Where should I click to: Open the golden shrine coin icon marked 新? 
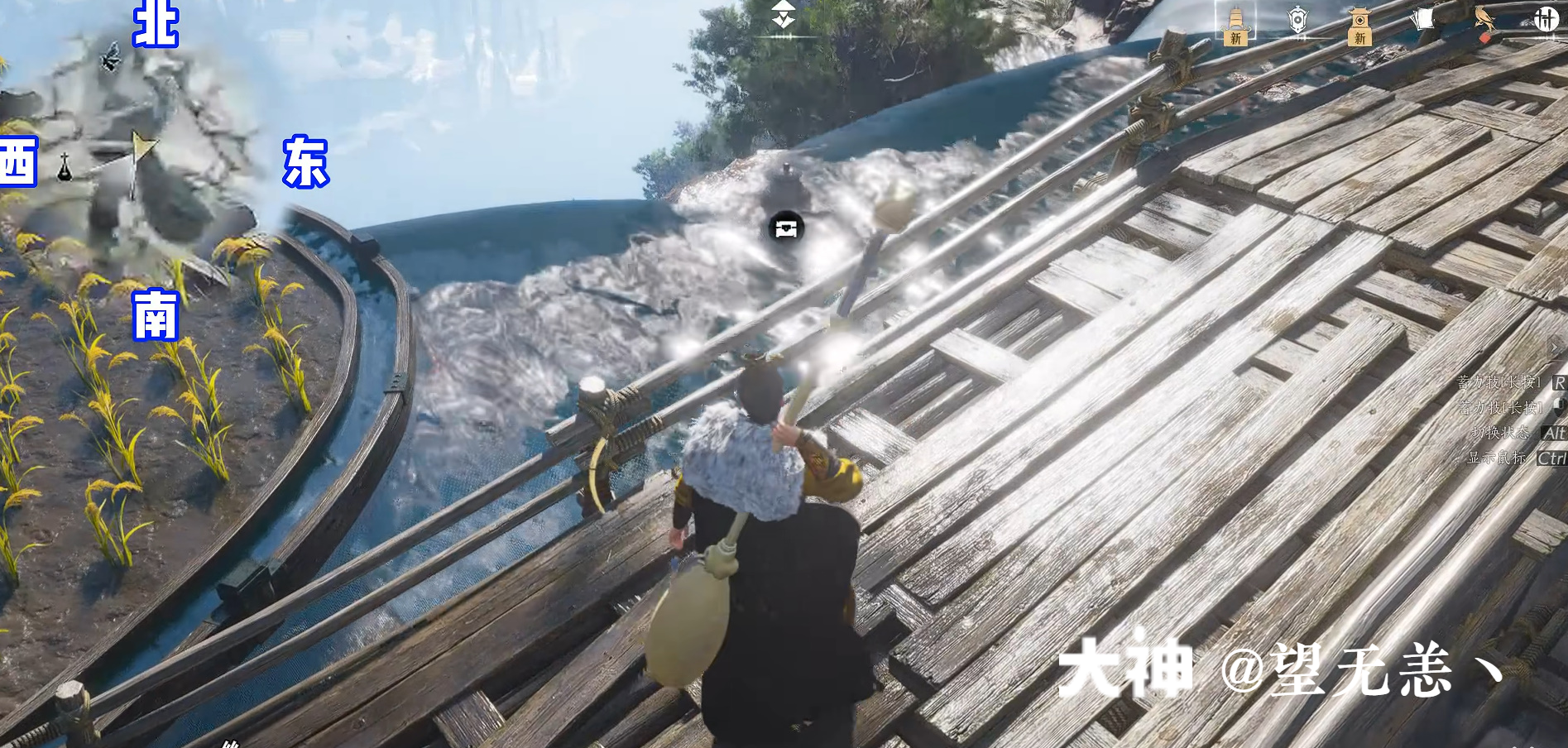tap(1359, 25)
